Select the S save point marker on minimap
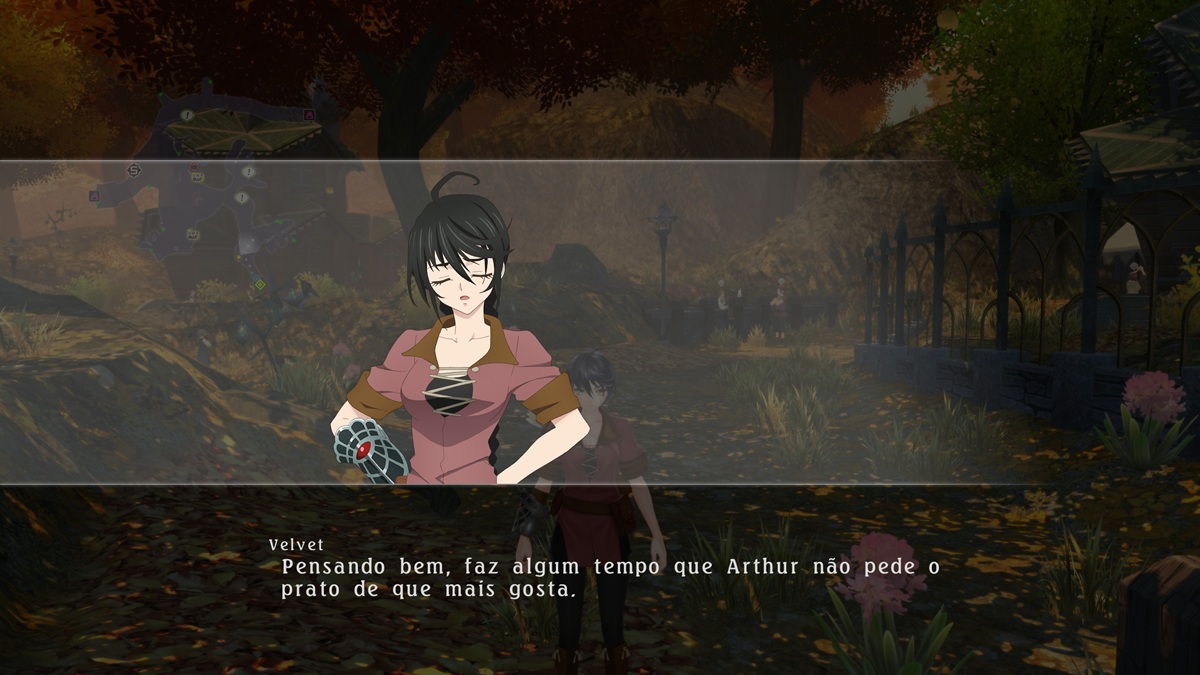Viewport: 1200px width, 675px height. pos(134,171)
